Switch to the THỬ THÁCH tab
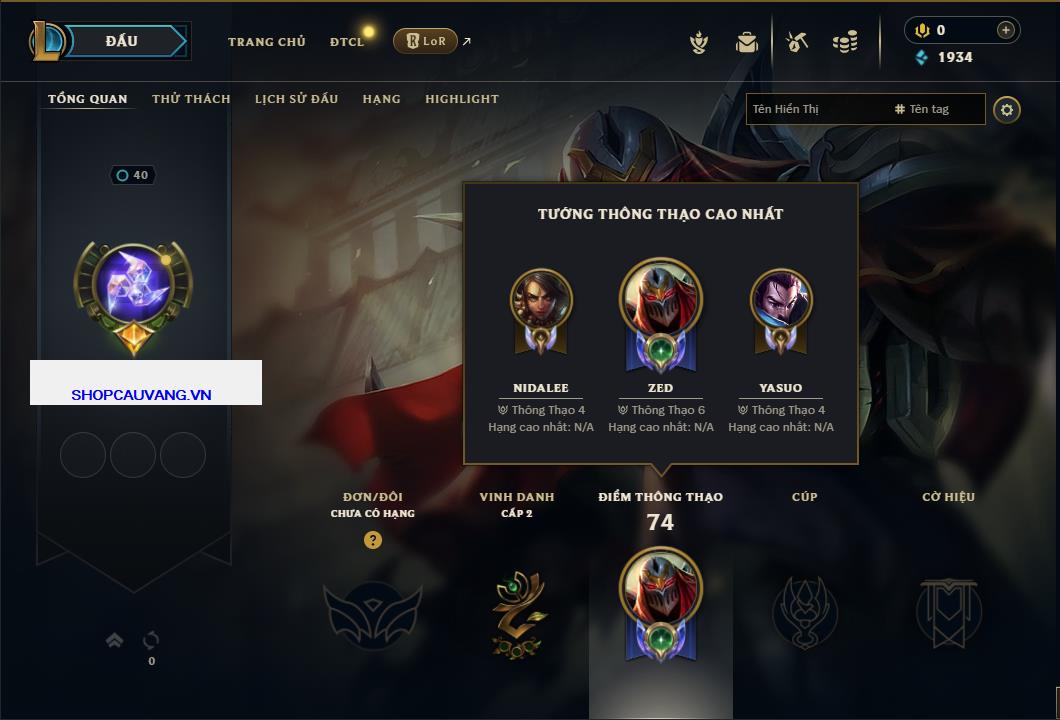1060x720 pixels. [x=191, y=99]
